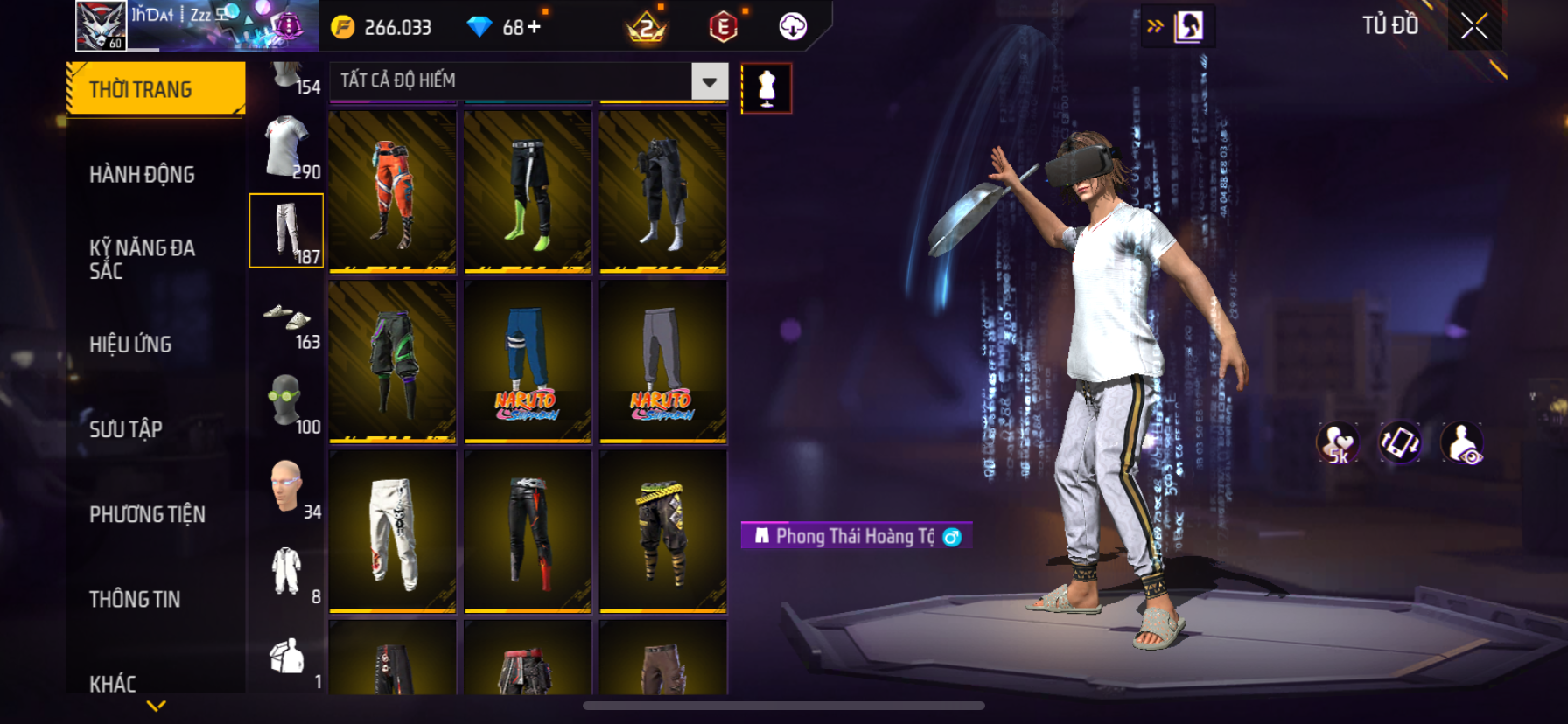Select the Thông Tin tab
1568x724 pixels.
point(135,599)
